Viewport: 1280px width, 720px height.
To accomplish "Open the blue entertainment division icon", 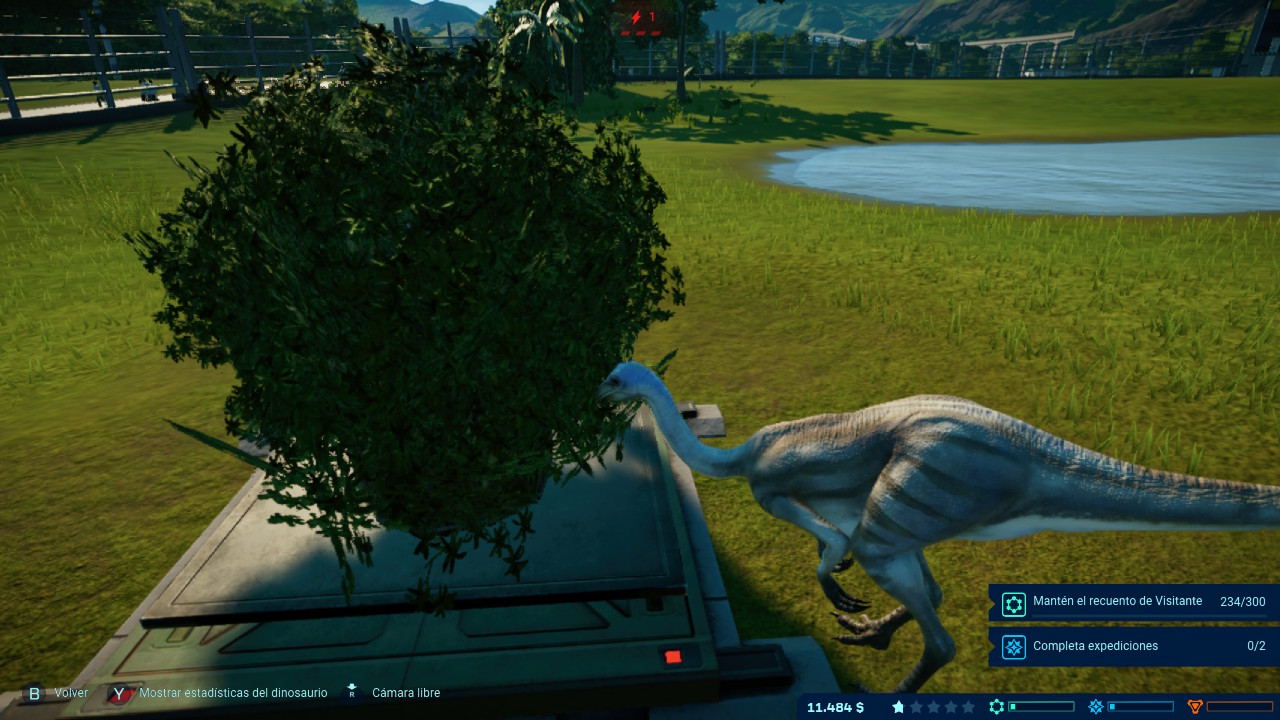I will pos(1096,707).
